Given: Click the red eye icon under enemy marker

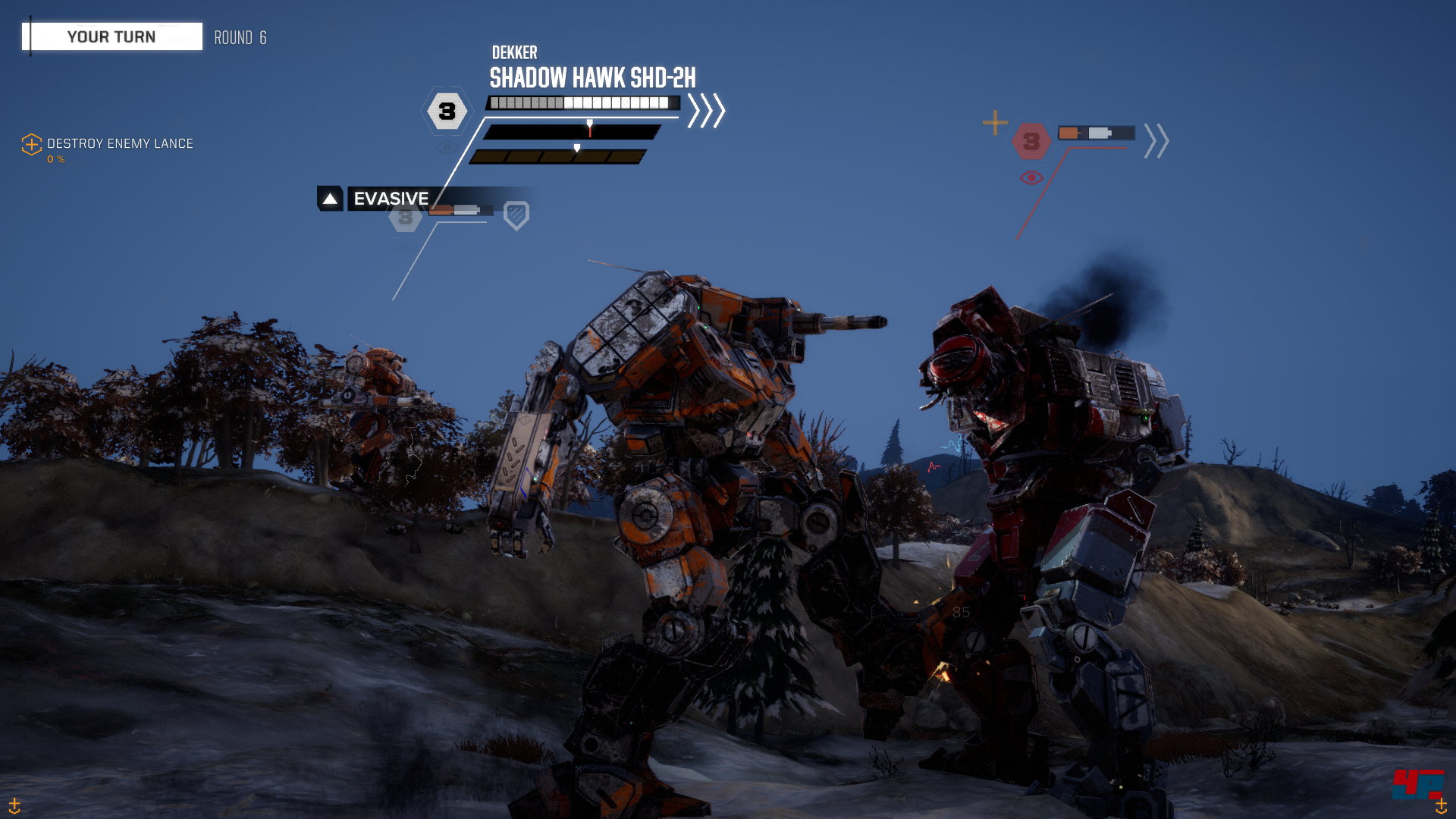Looking at the screenshot, I should pos(1031,178).
